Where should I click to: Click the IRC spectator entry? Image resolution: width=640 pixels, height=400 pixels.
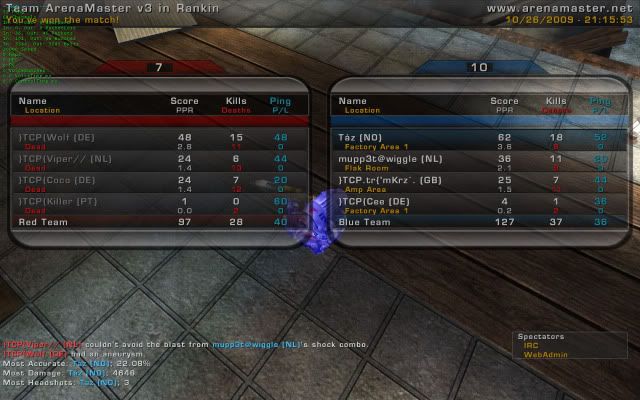pos(530,346)
